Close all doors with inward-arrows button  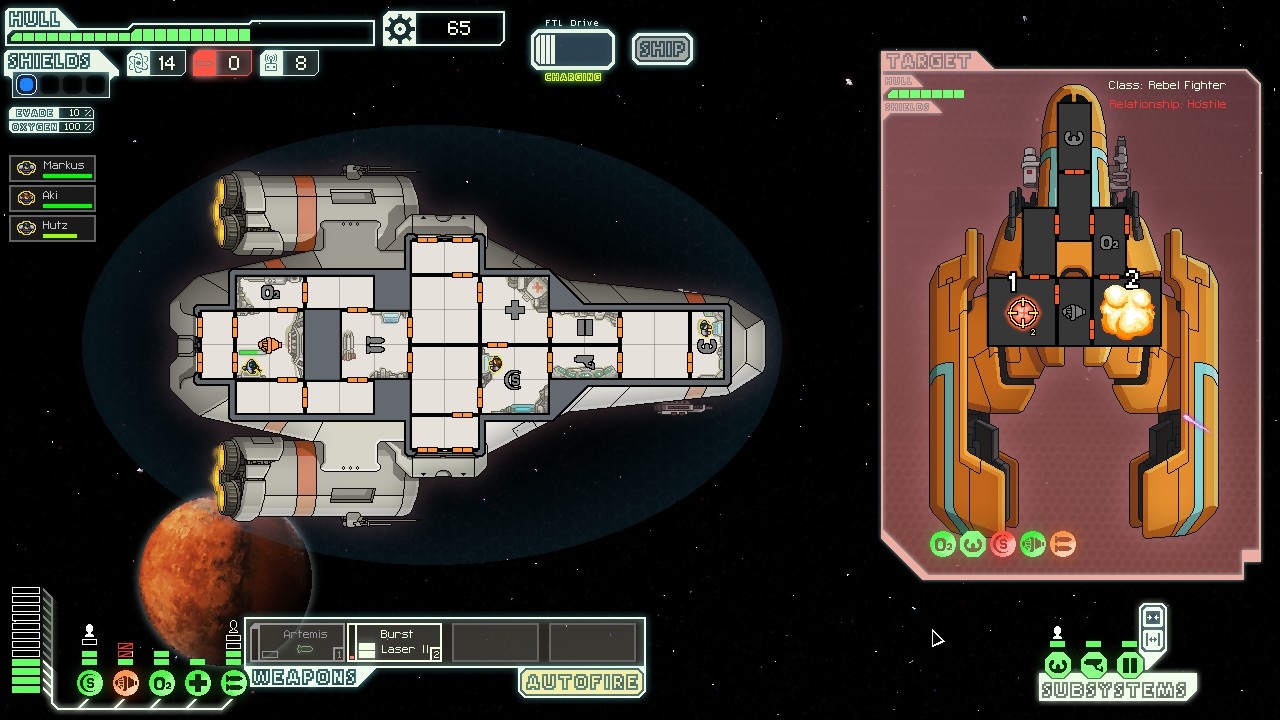point(1152,617)
